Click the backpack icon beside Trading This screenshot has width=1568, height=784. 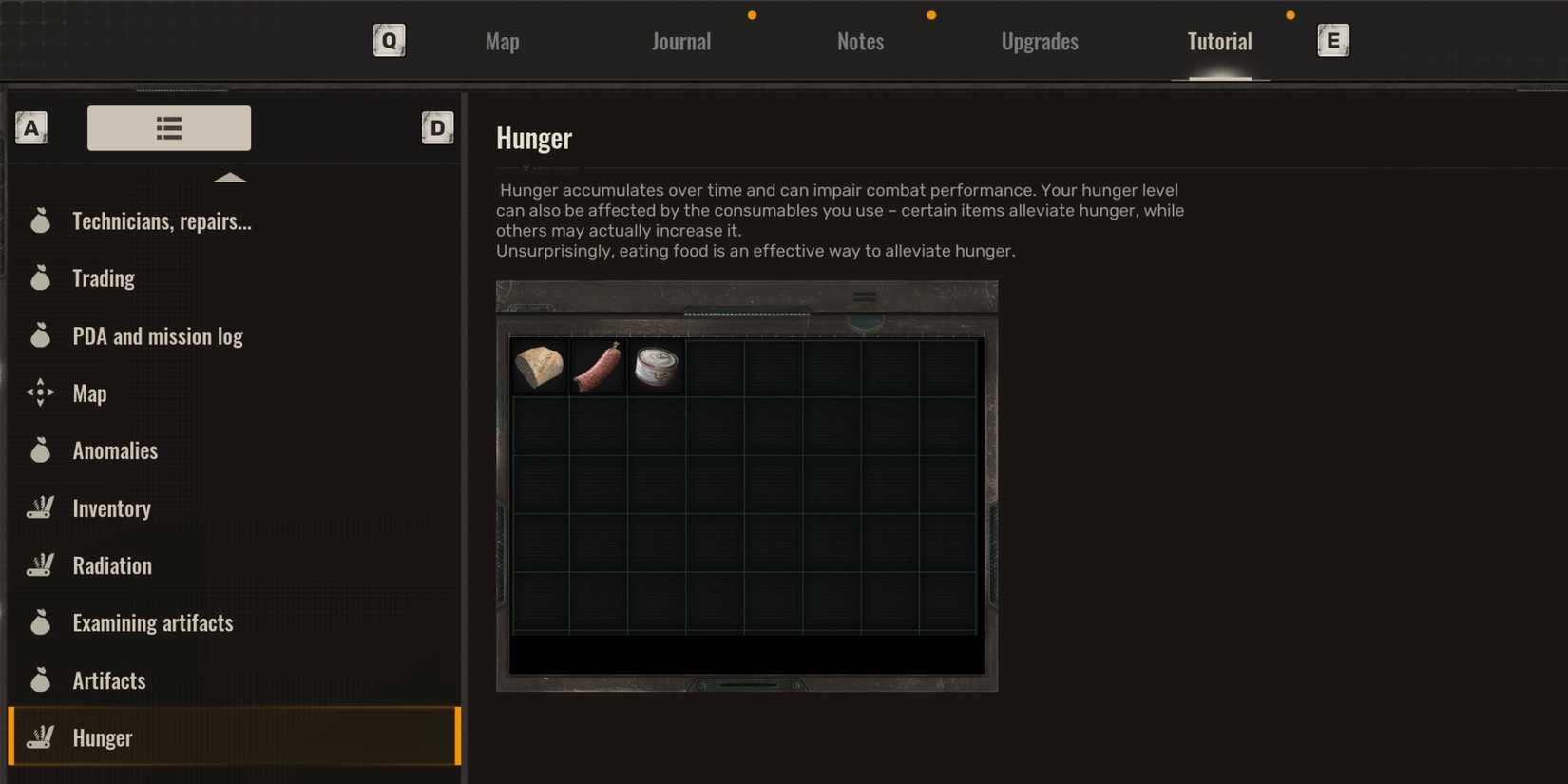pyautogui.click(x=40, y=277)
